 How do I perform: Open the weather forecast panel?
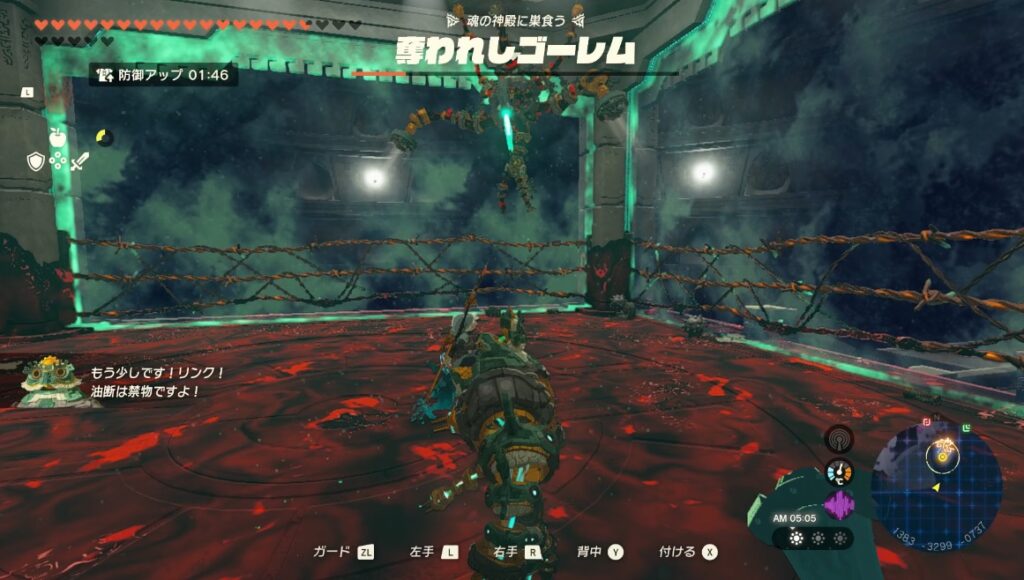812,538
